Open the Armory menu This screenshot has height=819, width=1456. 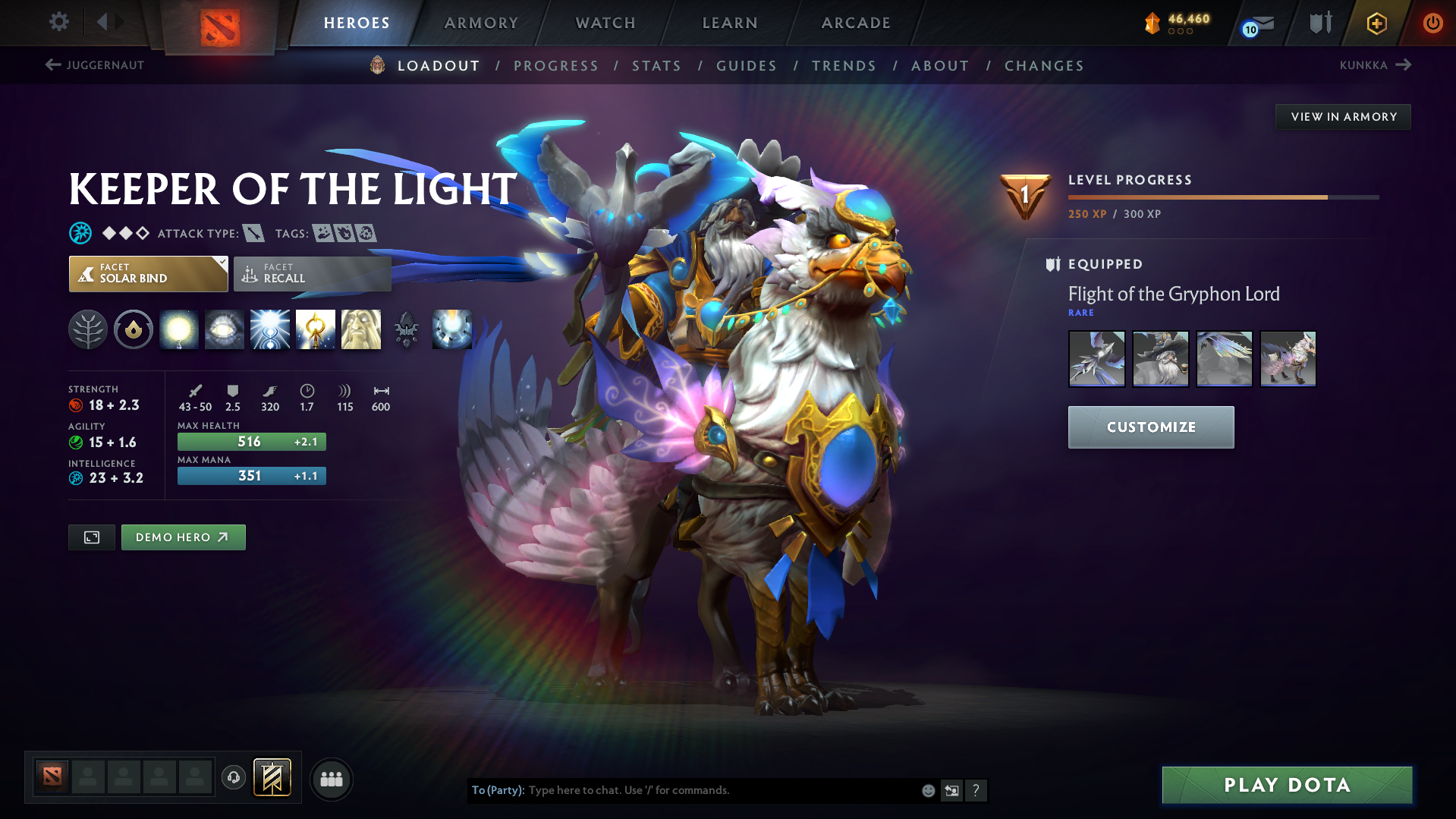point(481,23)
